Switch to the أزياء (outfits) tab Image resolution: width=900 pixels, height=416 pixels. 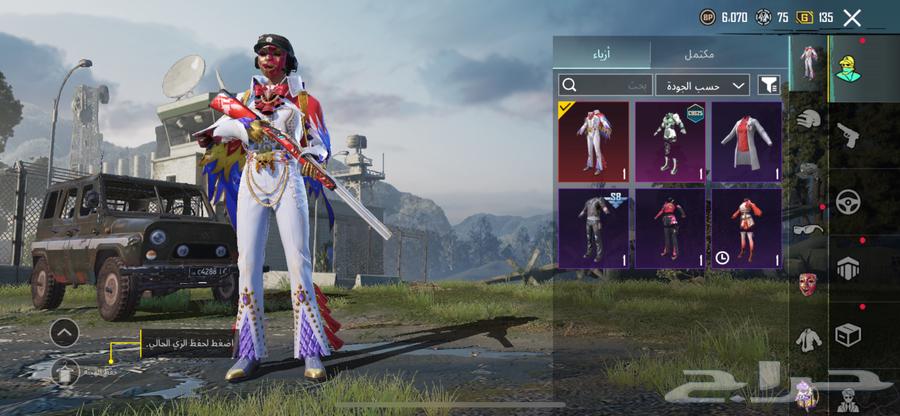pyautogui.click(x=602, y=54)
